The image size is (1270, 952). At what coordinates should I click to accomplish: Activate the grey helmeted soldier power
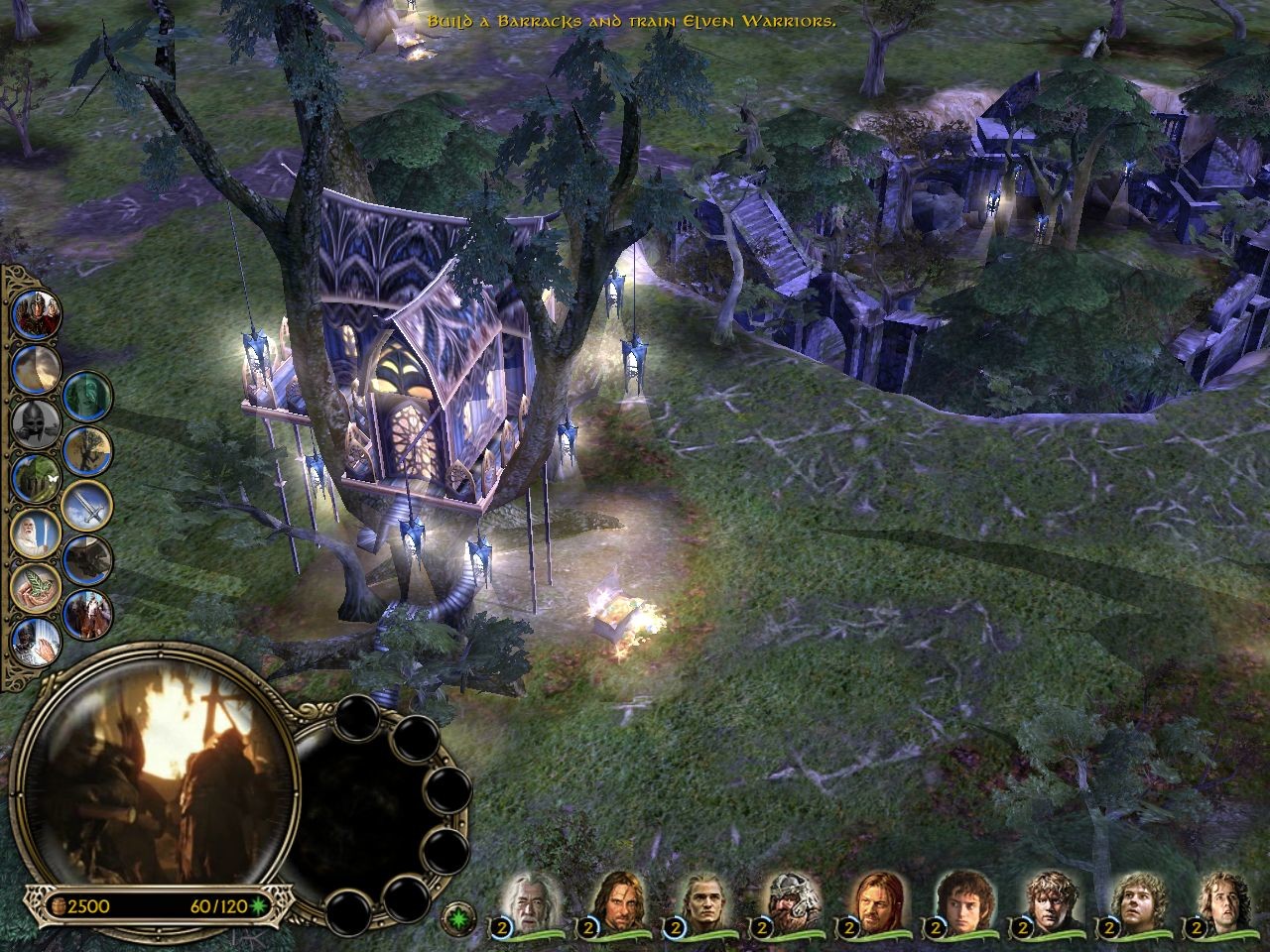[36, 424]
